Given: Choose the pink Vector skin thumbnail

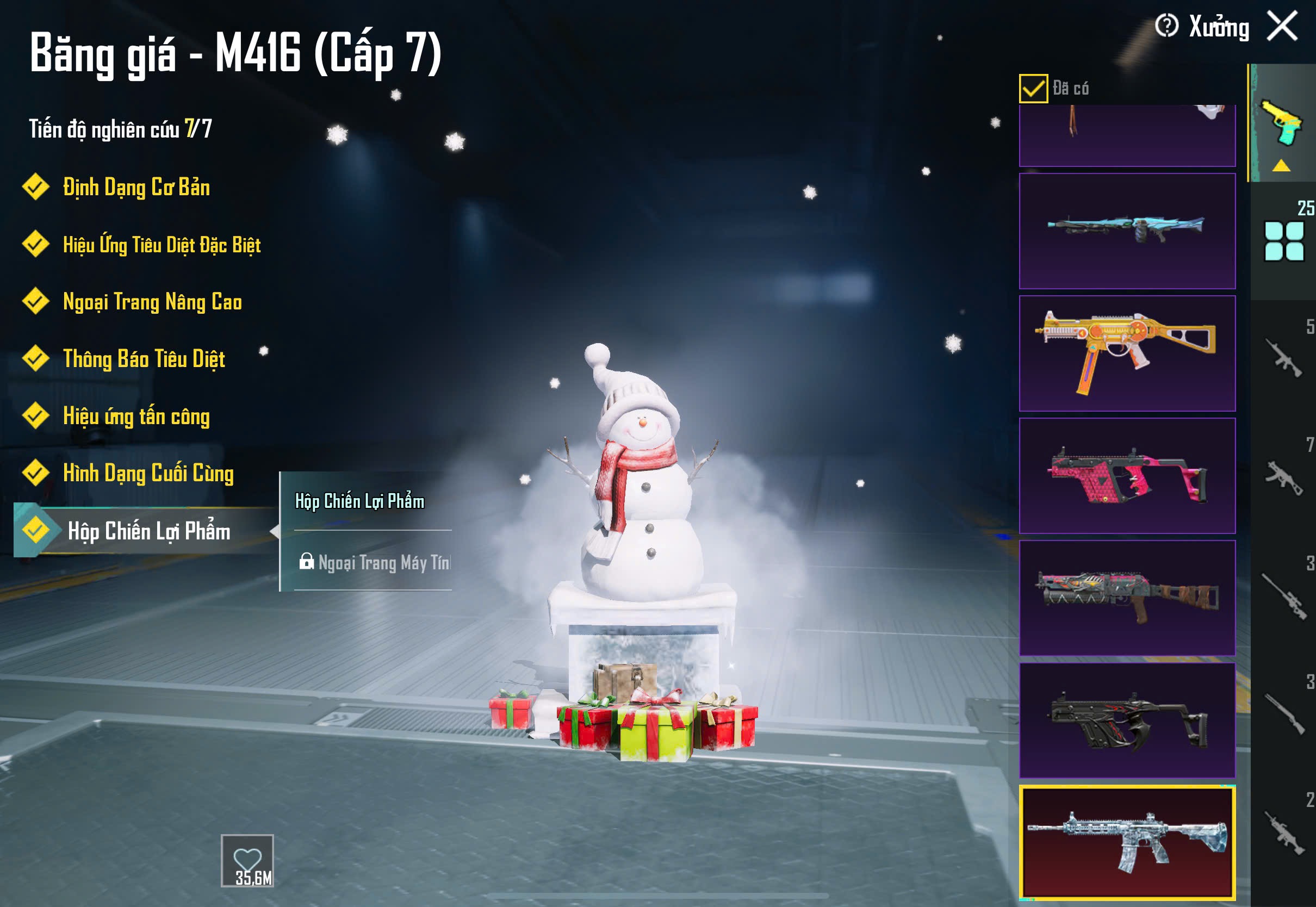Looking at the screenshot, I should [x=1127, y=476].
